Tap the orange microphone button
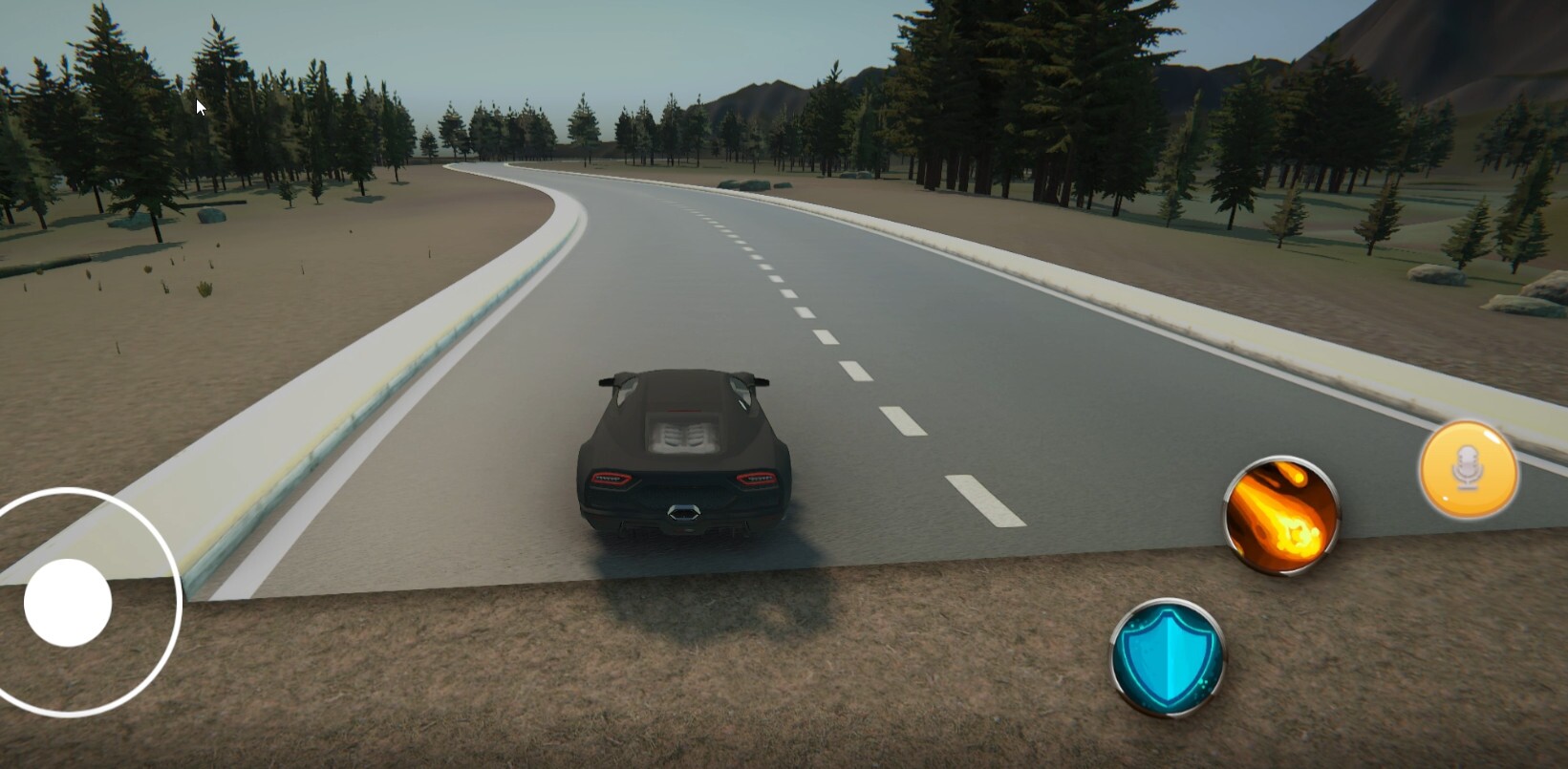 pyautogui.click(x=1468, y=471)
